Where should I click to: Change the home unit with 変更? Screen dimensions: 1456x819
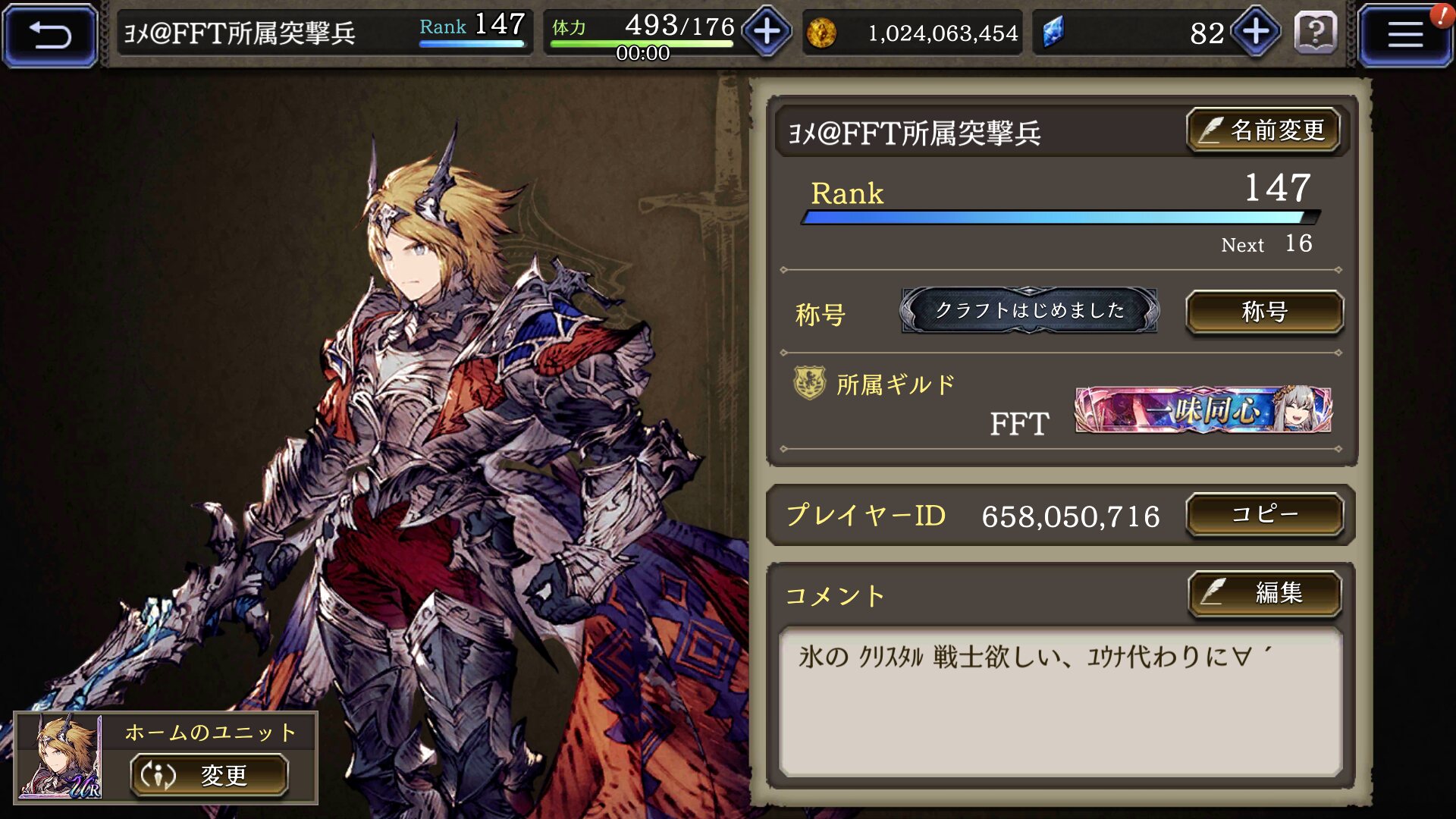209,775
